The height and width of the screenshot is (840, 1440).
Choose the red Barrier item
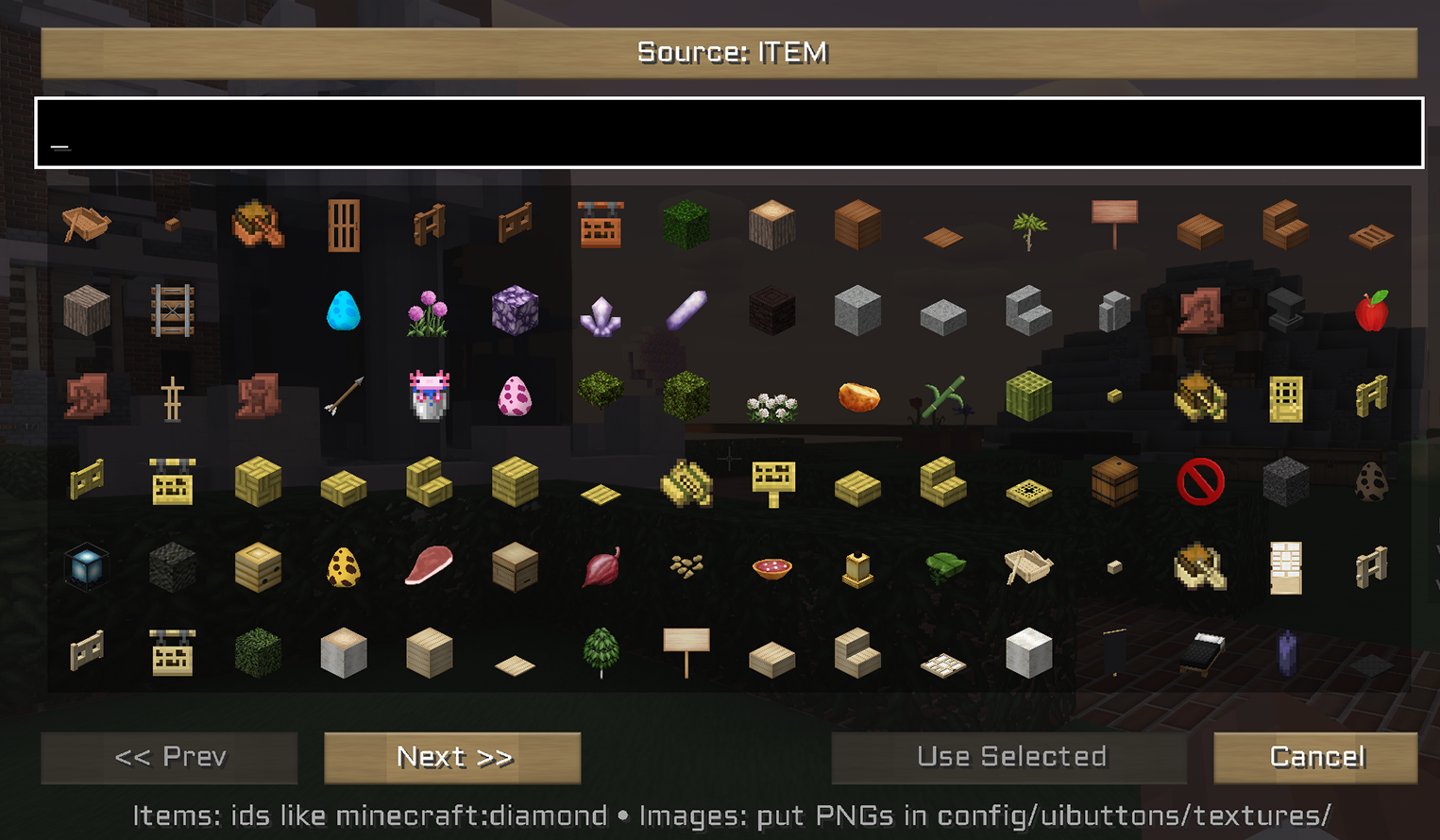1199,481
